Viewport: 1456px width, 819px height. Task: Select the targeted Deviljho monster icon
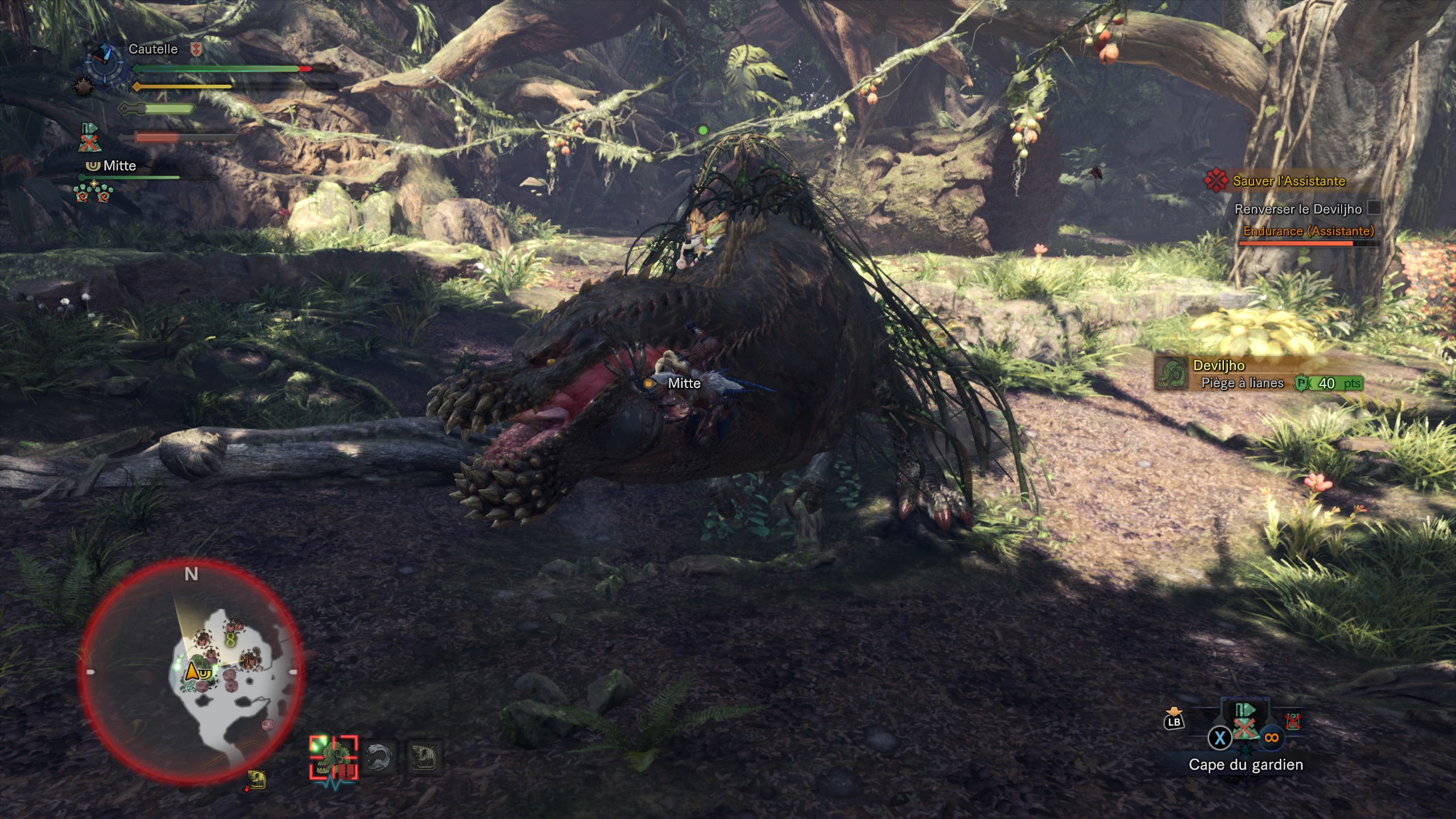click(334, 757)
